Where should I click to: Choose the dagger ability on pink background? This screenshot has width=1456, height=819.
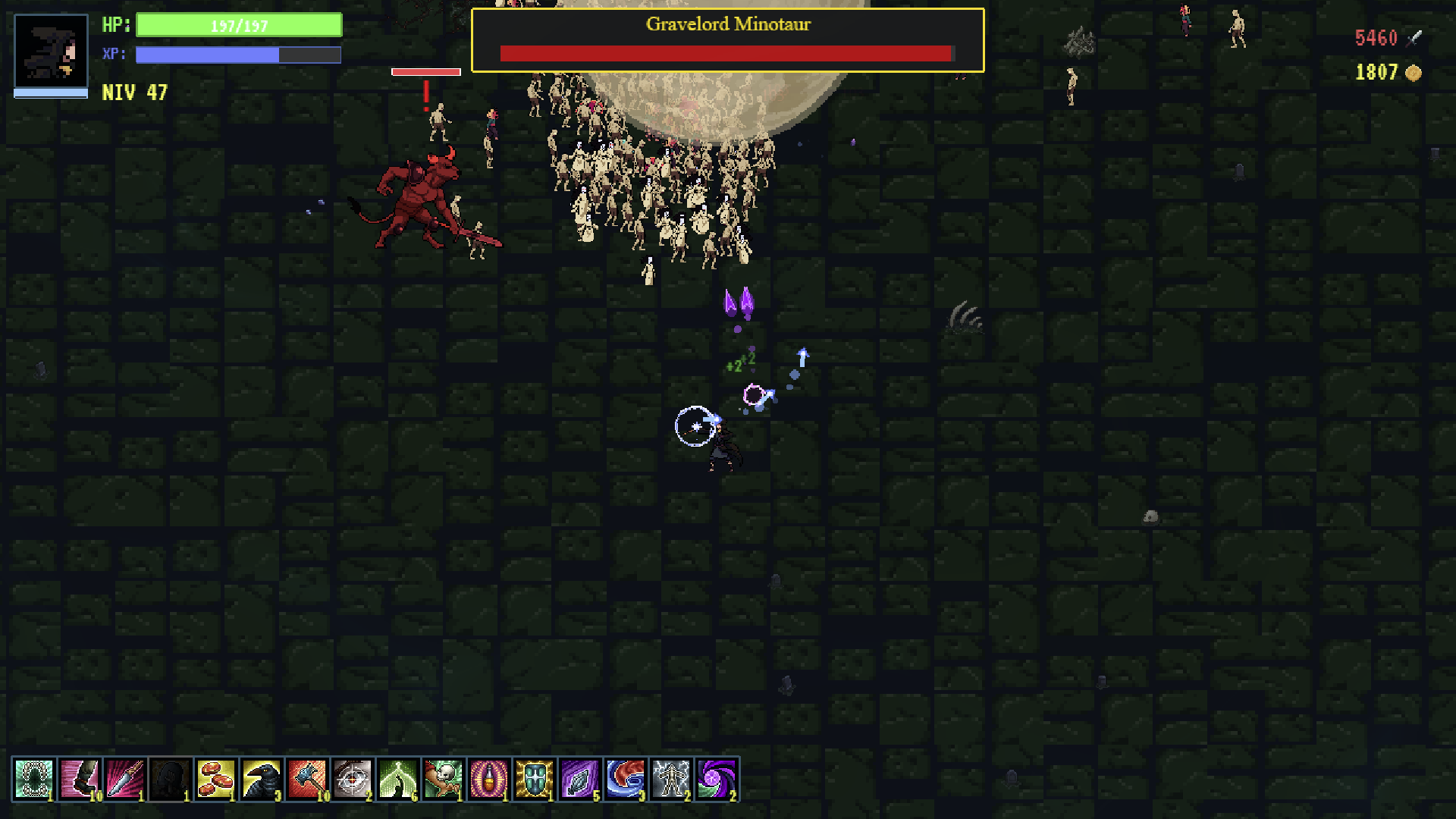click(125, 779)
